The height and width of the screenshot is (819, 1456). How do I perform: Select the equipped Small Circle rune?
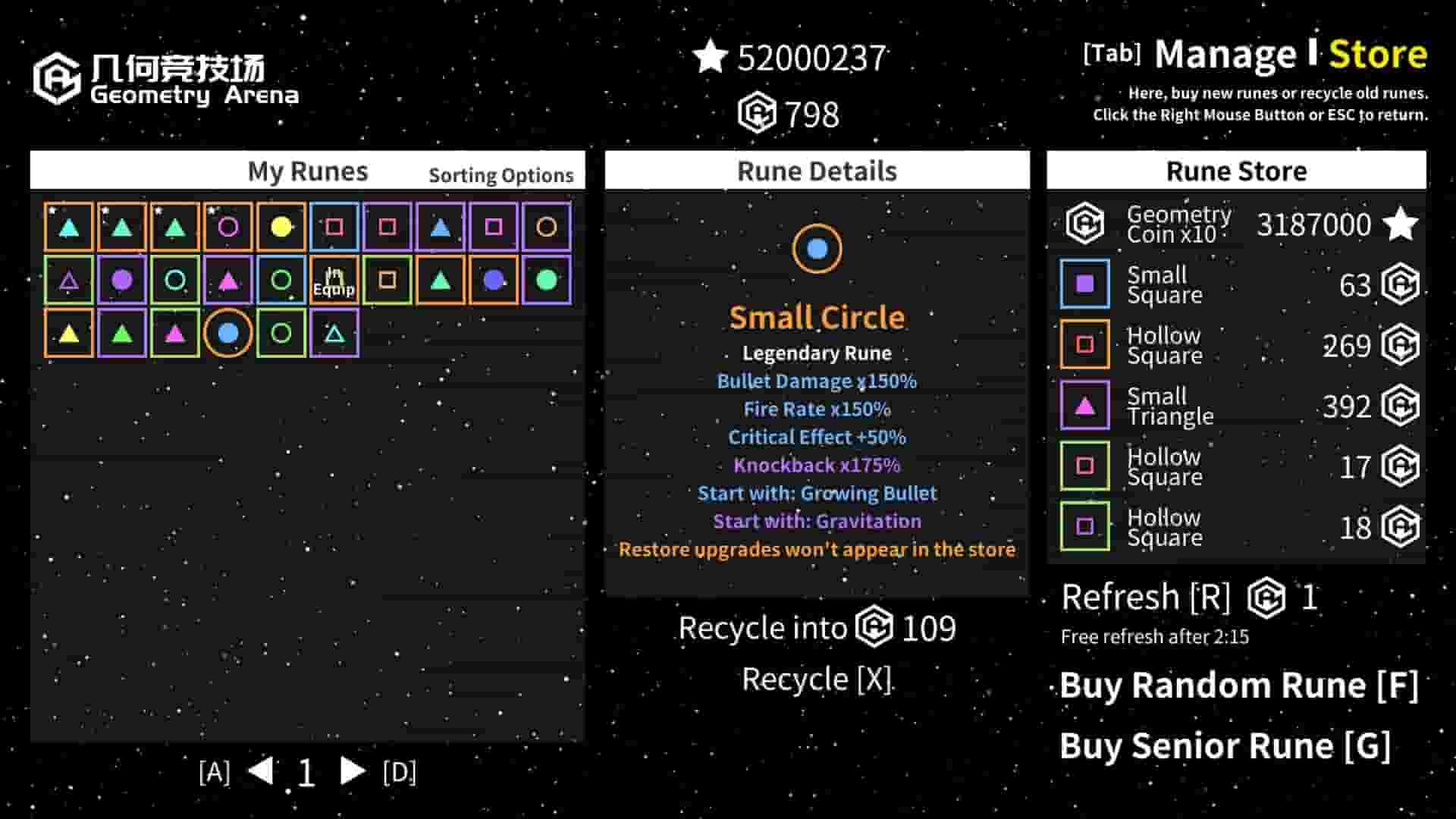230,331
